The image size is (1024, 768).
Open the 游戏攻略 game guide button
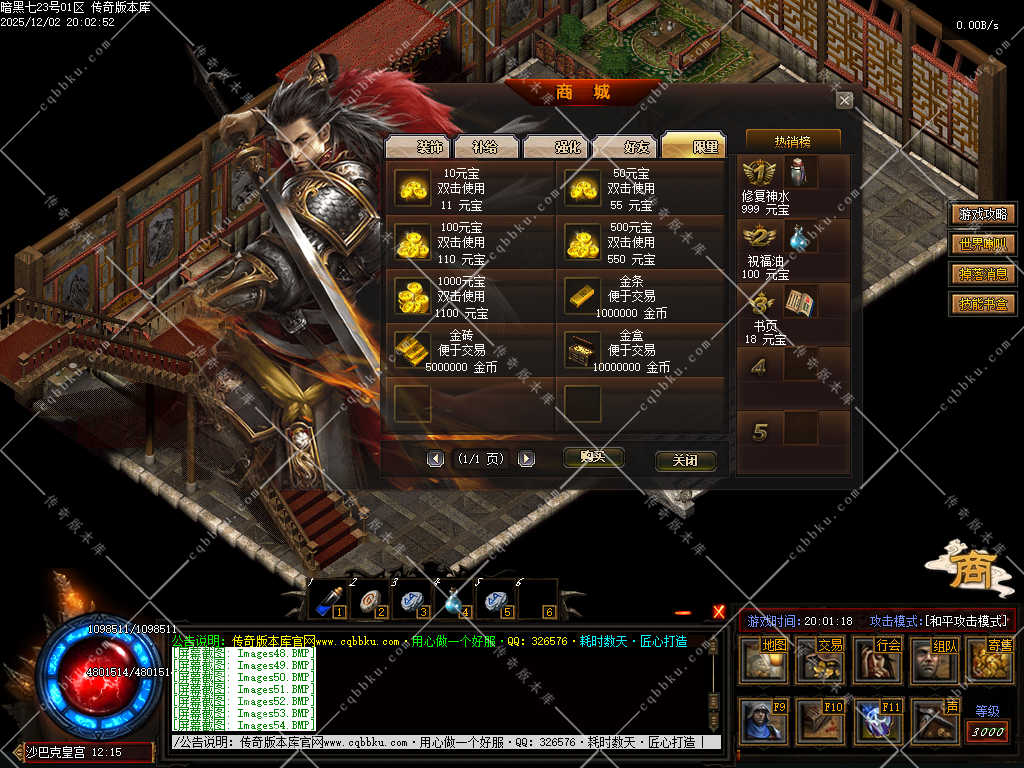pyautogui.click(x=983, y=214)
